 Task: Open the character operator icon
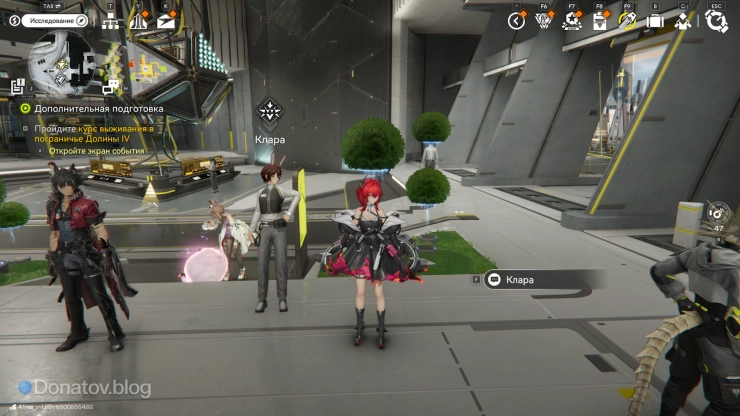click(x=683, y=21)
